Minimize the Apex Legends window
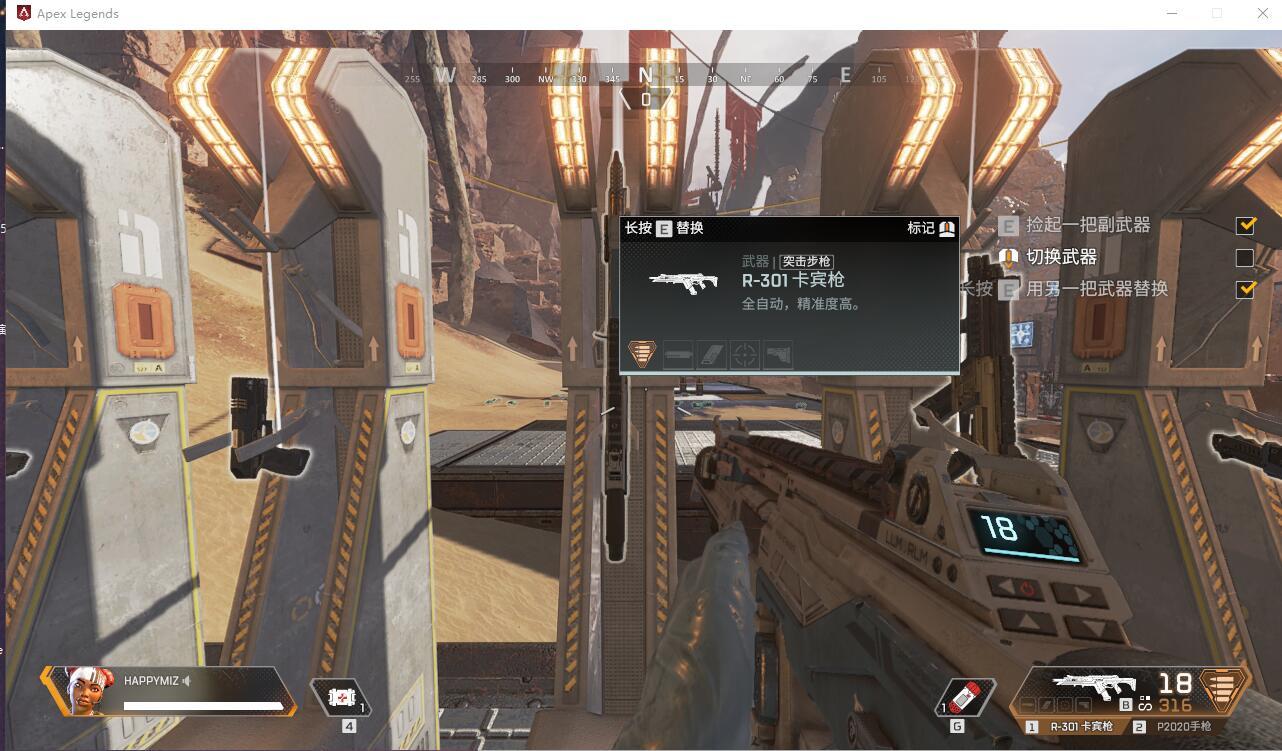Screen dimensions: 1282x751 (x=1172, y=13)
